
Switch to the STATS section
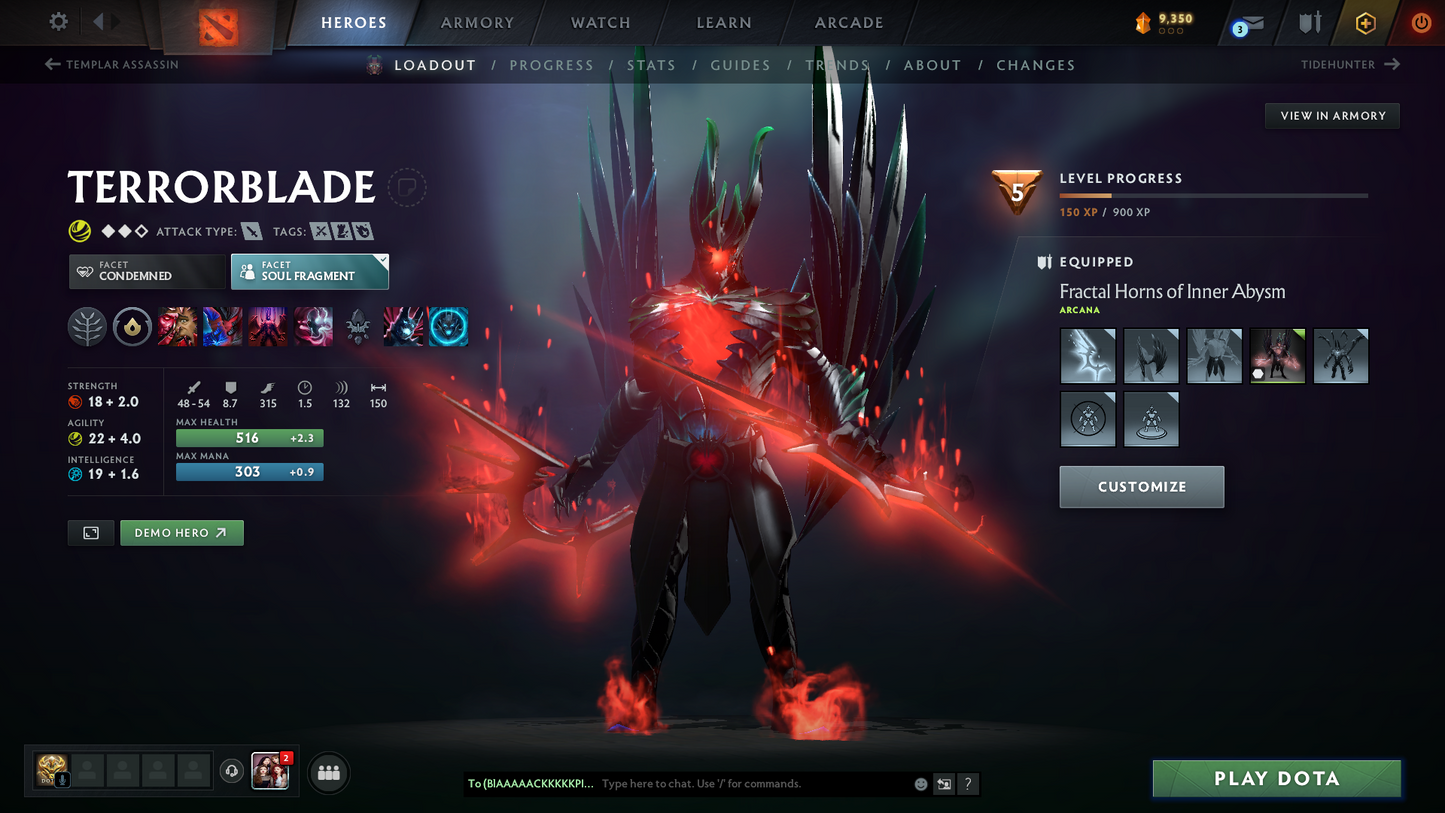[651, 64]
